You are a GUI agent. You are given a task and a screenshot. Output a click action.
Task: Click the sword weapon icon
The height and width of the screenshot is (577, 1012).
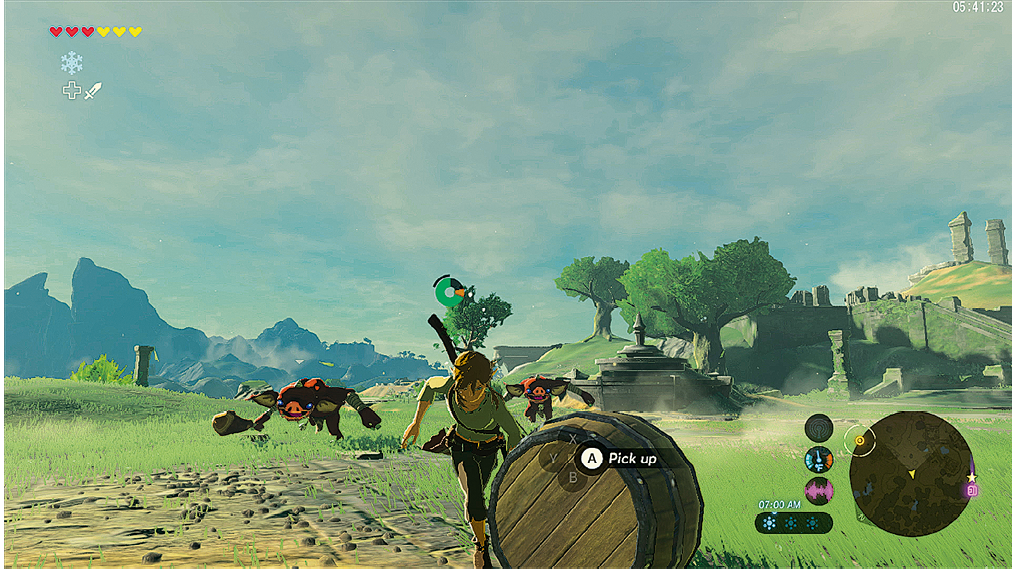(93, 91)
